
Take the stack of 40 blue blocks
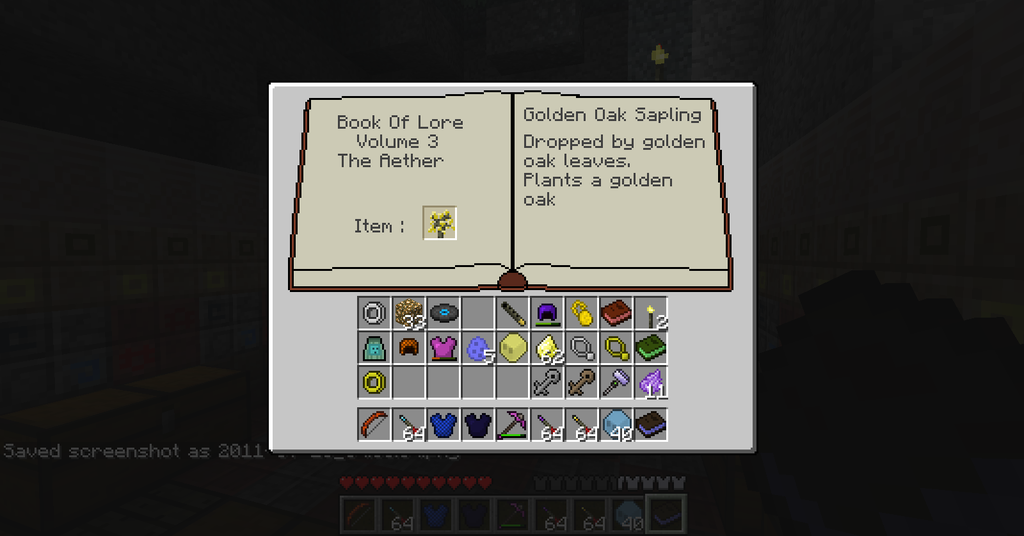coord(616,424)
